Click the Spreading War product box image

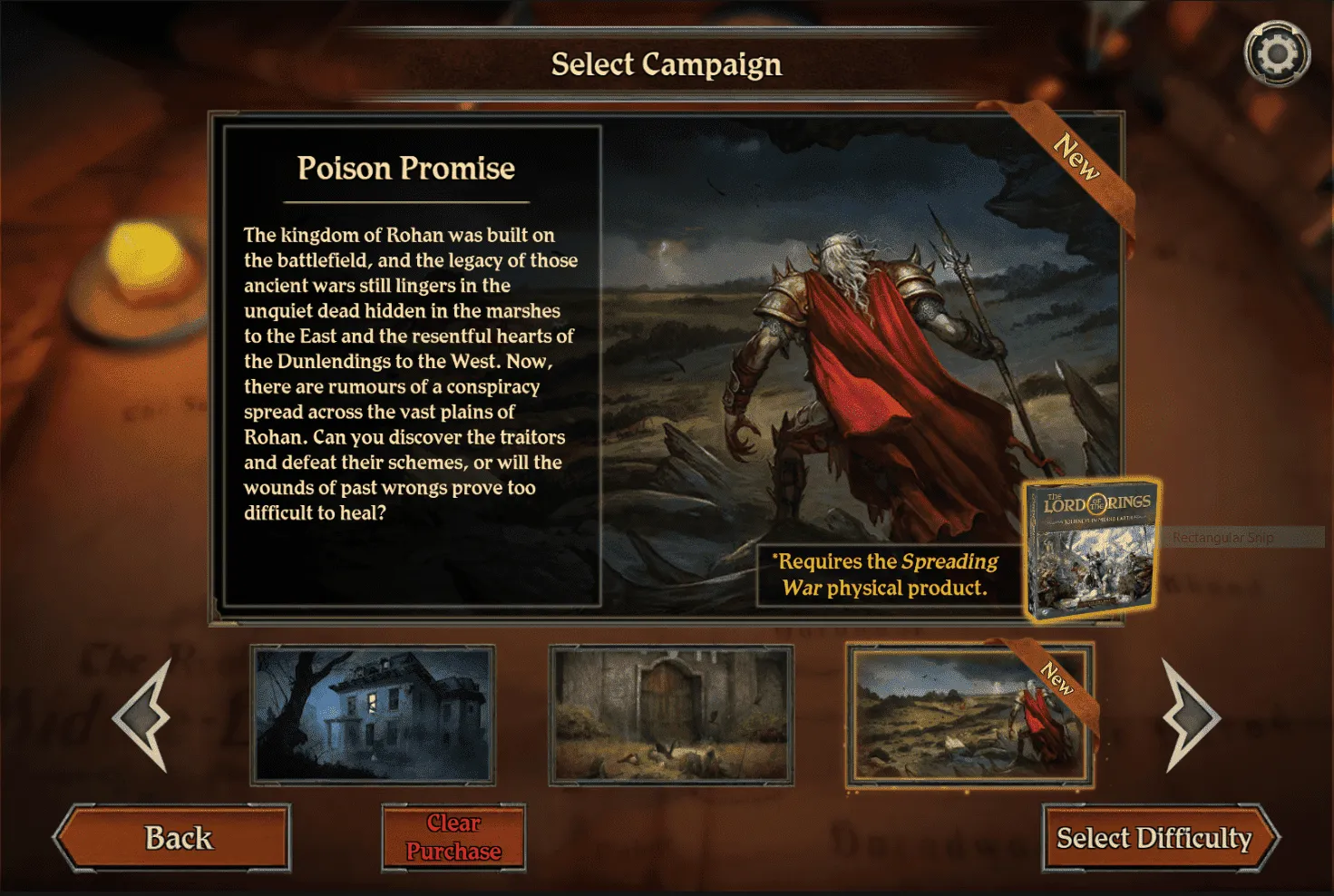(1092, 550)
